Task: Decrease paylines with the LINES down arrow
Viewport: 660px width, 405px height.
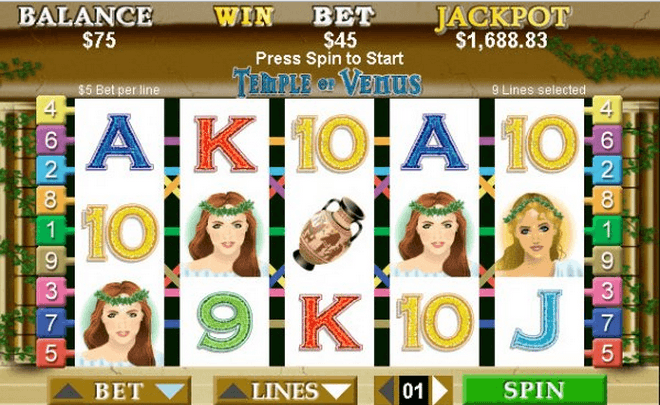Action: pos(338,390)
